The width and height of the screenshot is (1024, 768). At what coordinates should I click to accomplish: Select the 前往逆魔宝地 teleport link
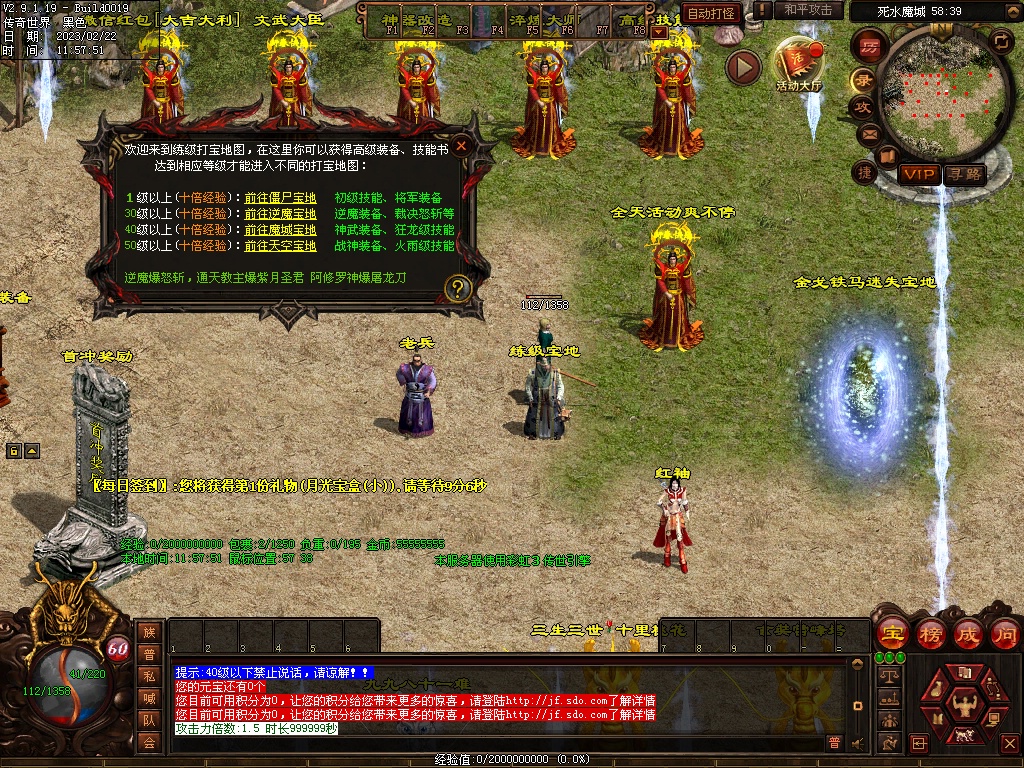click(280, 214)
